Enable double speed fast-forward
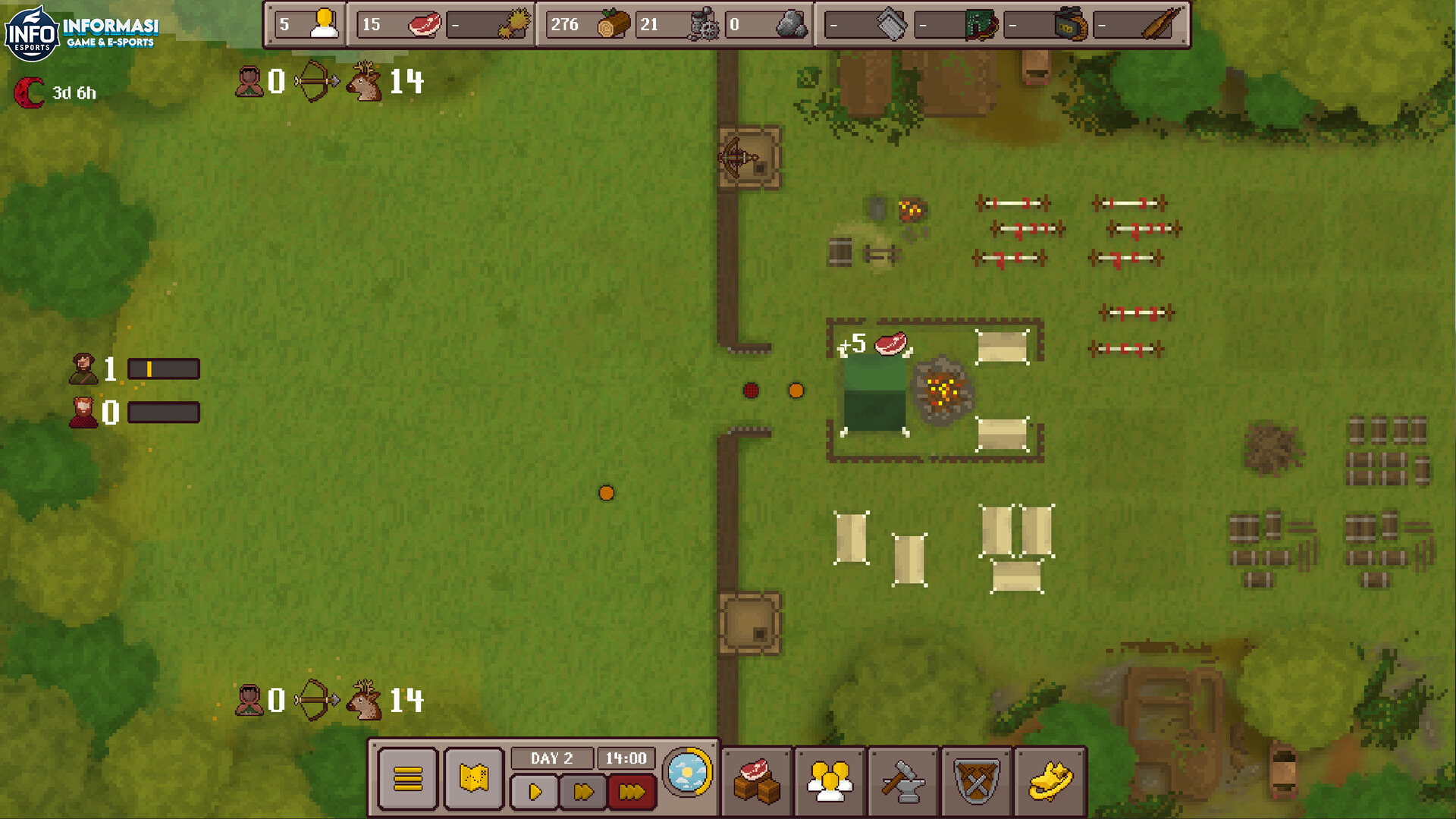 (582, 792)
